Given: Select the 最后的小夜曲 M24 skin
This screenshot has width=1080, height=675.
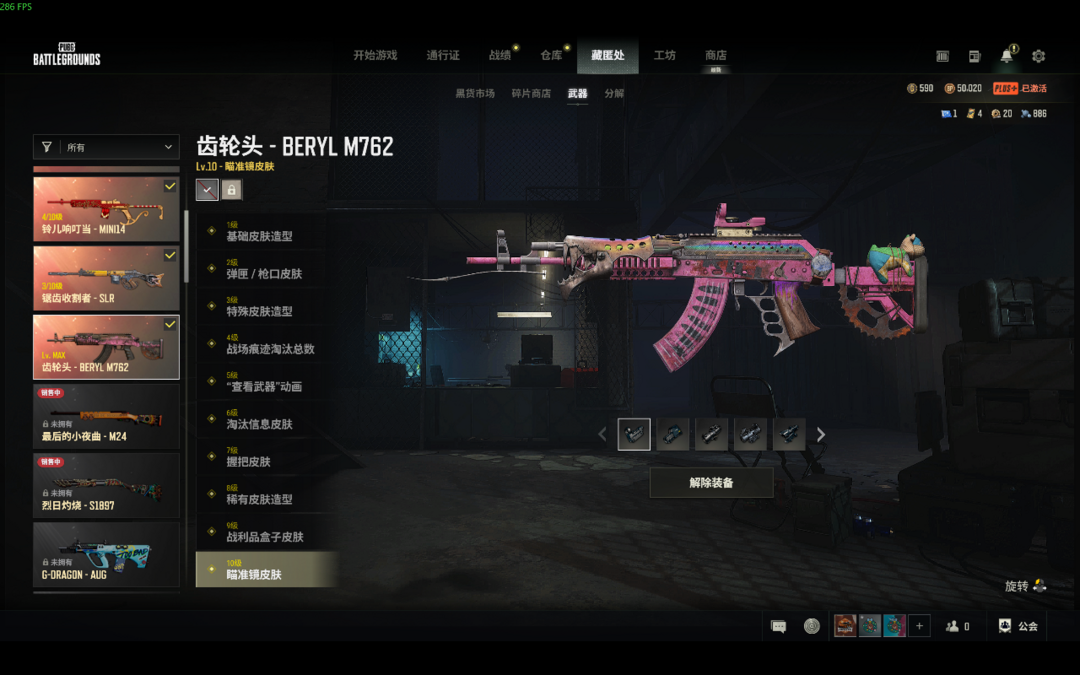Looking at the screenshot, I should (106, 415).
